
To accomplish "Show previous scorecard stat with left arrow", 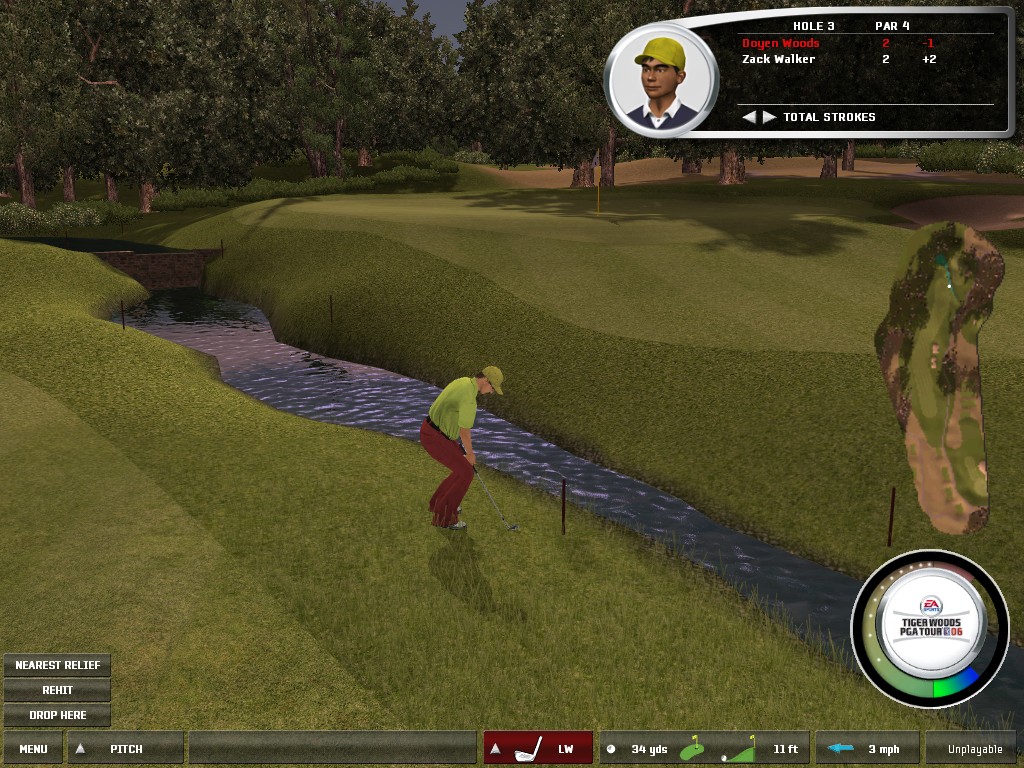I will (x=749, y=117).
